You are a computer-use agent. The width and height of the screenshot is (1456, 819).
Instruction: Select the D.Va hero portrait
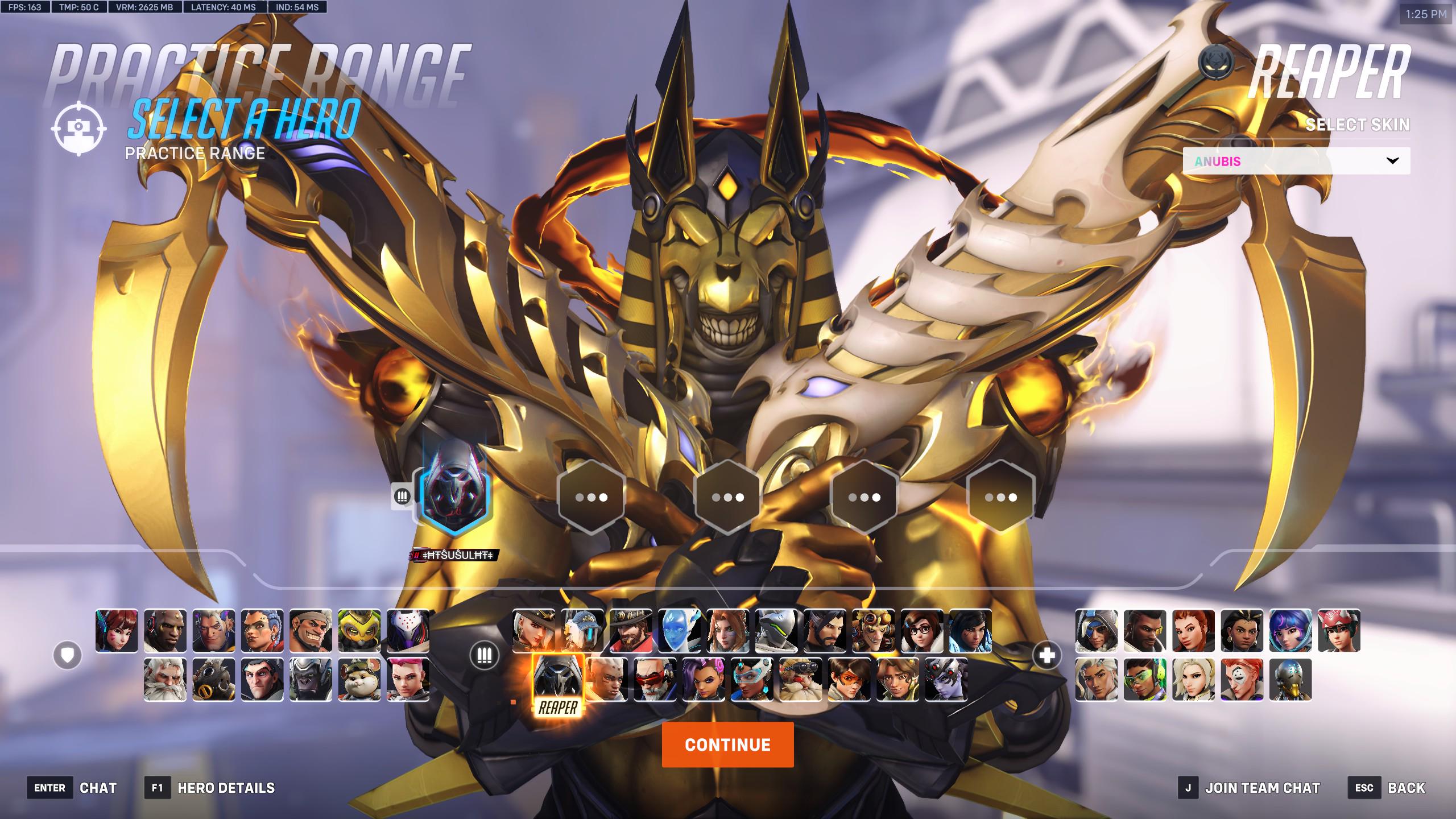click(x=117, y=630)
